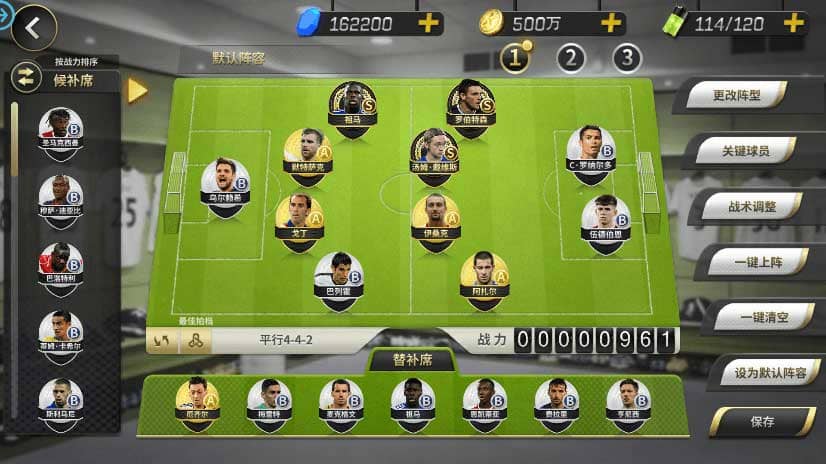This screenshot has height=464, width=826.
Task: Buy gold coins using the plus button
Action: 611,23
